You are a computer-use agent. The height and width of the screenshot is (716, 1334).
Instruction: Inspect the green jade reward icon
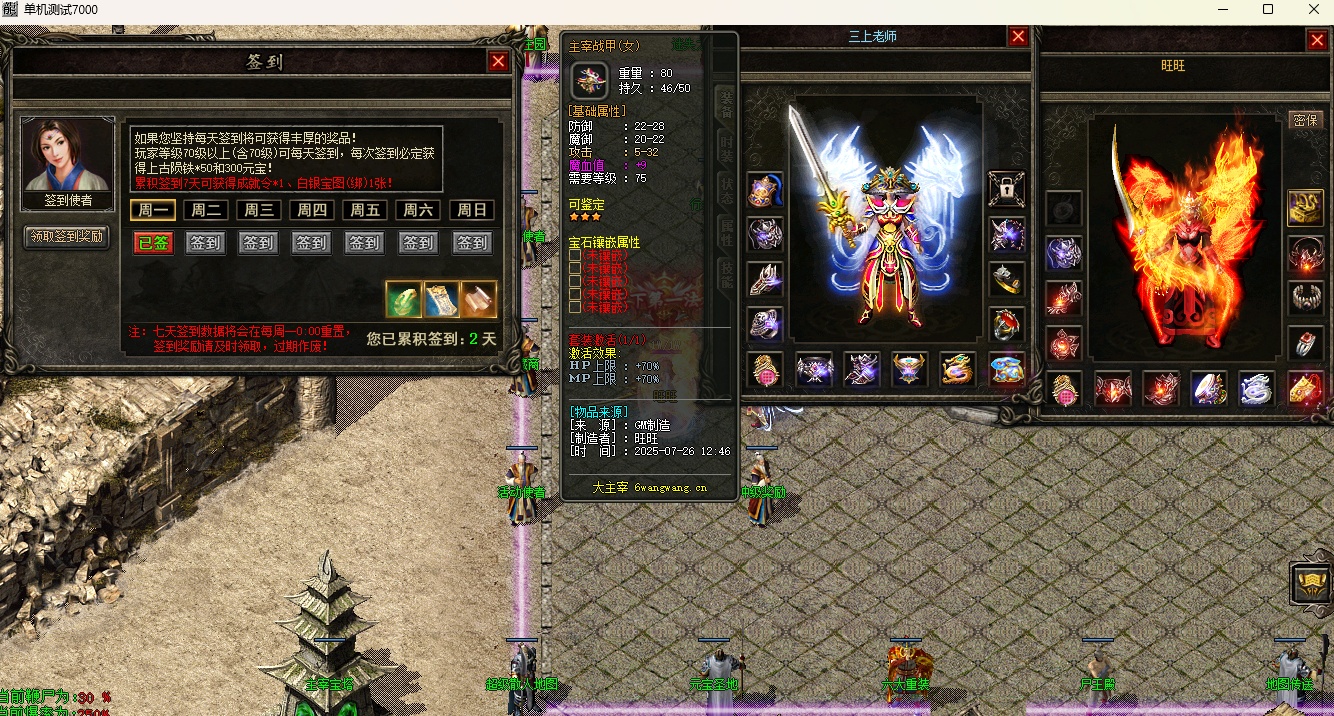403,299
